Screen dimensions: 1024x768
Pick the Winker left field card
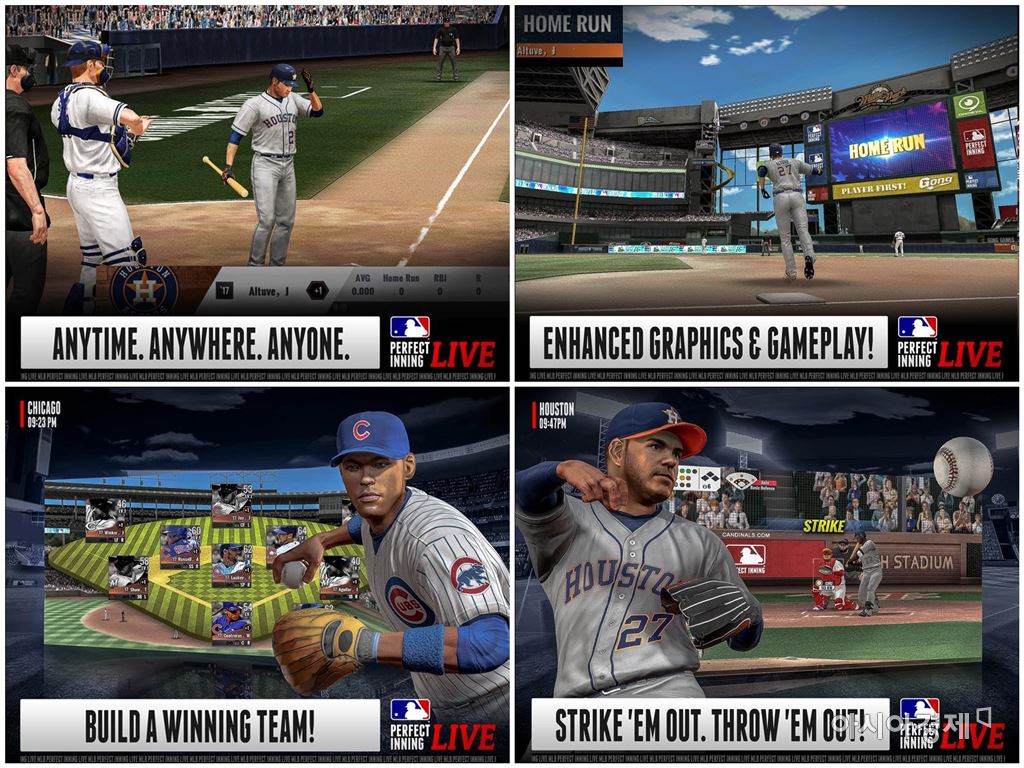click(x=105, y=519)
